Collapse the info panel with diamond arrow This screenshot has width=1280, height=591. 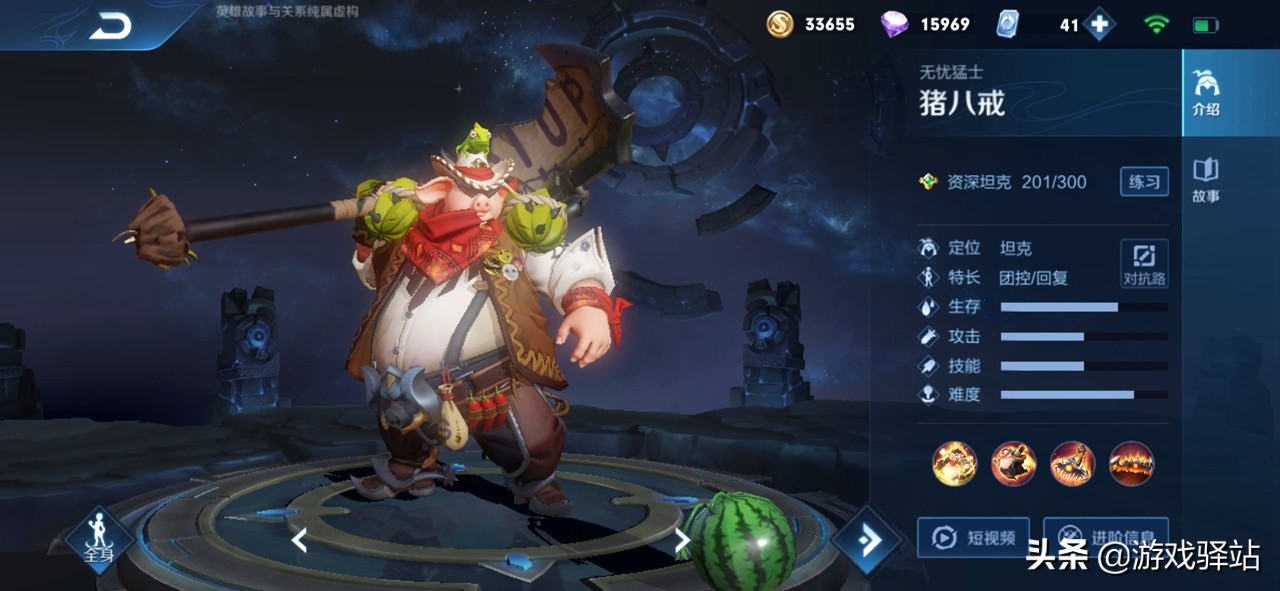pyautogui.click(x=866, y=541)
